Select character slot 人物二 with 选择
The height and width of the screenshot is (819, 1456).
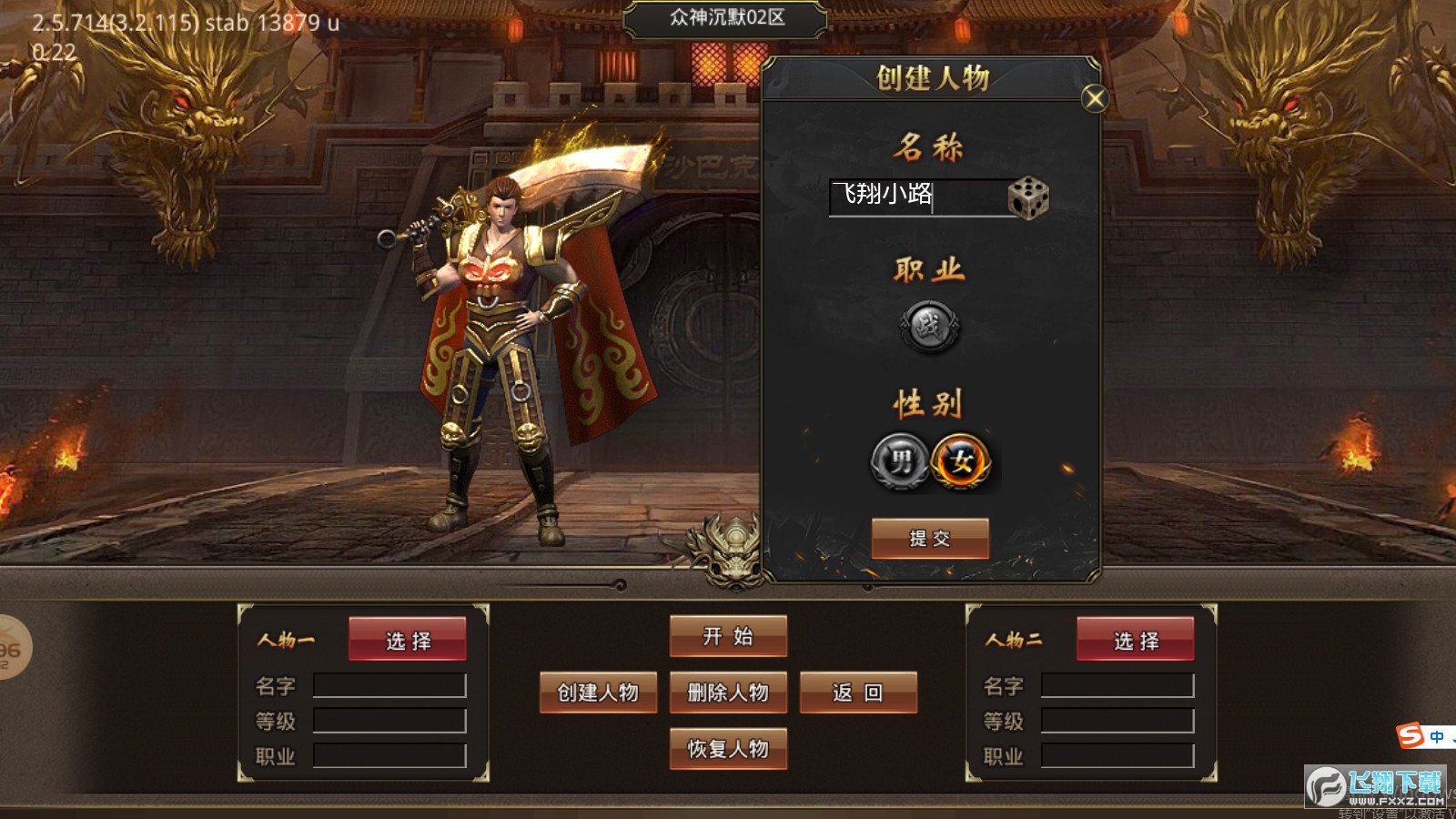[1136, 640]
